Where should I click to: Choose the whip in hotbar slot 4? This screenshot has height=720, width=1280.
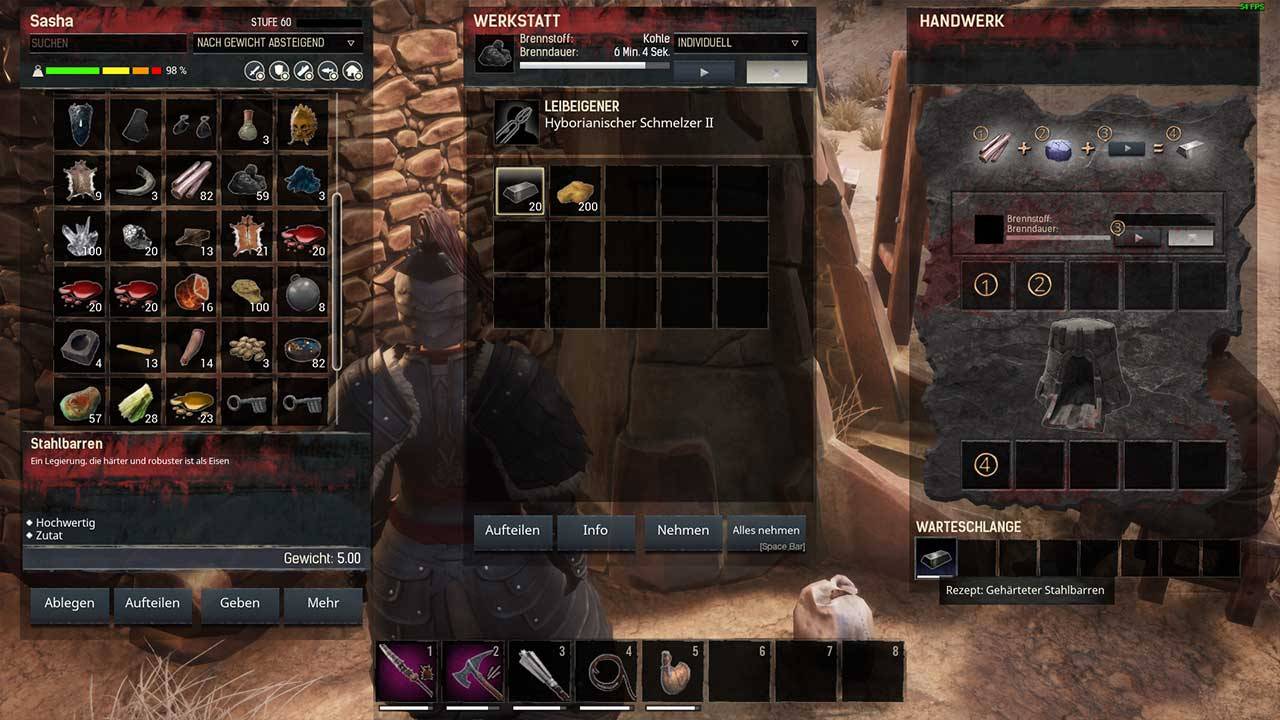pos(607,671)
